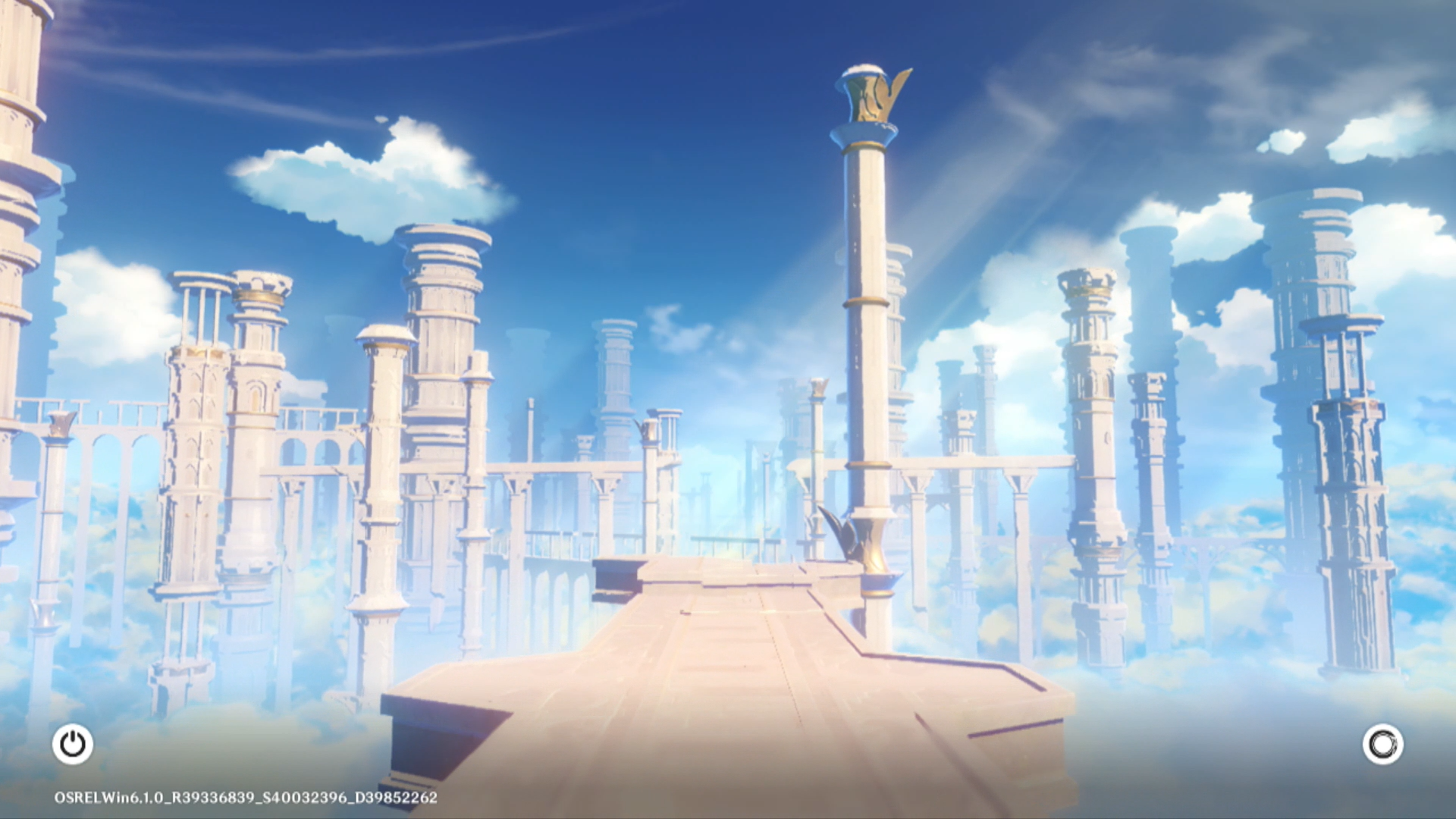This screenshot has width=1456, height=819.
Task: Click the power icon to exit the game
Action: point(73,744)
